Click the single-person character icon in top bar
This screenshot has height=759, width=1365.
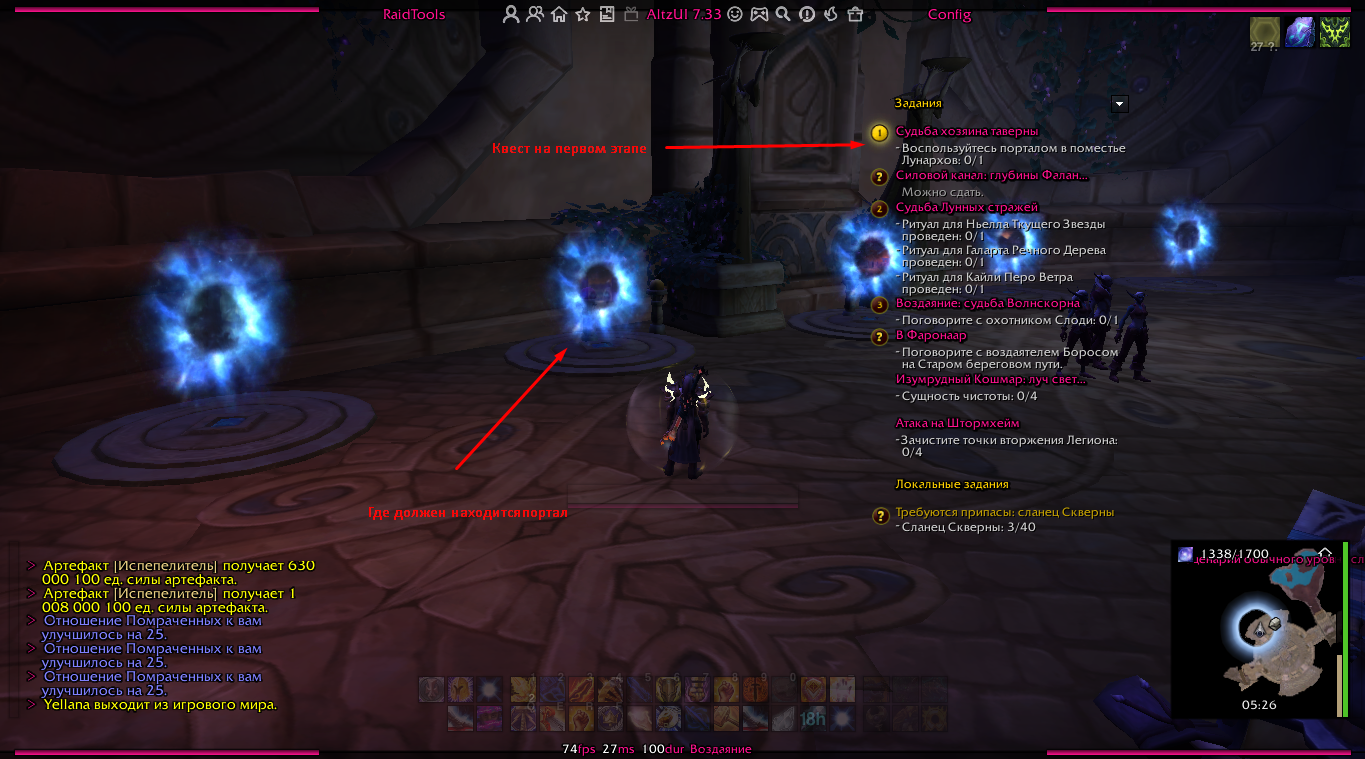click(511, 15)
